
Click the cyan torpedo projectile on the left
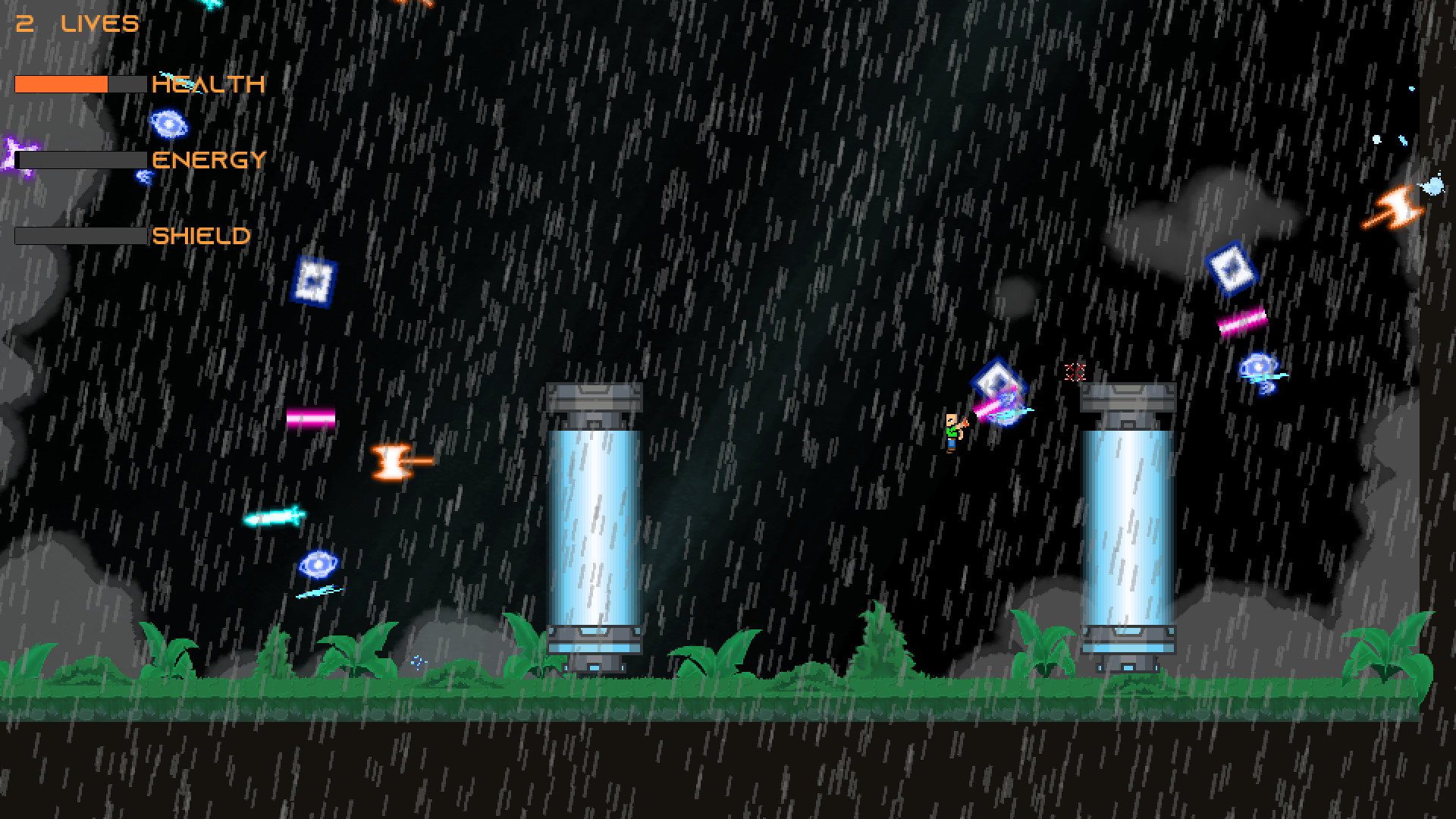pyautogui.click(x=273, y=516)
